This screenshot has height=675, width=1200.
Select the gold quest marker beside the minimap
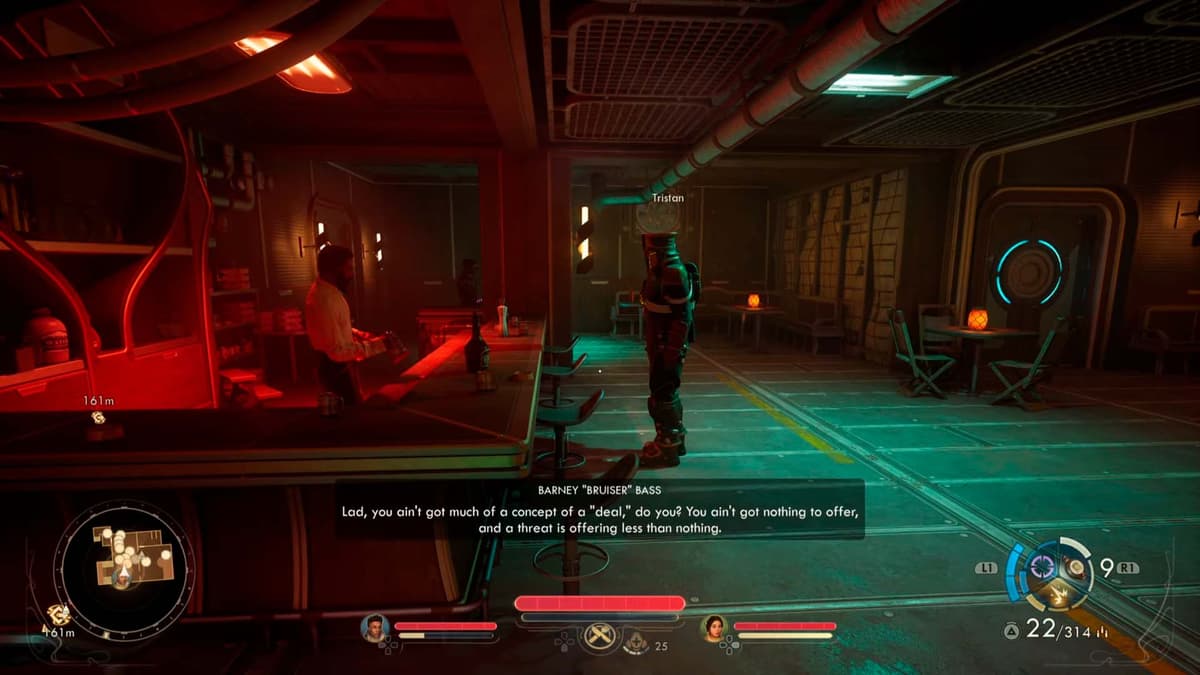coord(59,615)
